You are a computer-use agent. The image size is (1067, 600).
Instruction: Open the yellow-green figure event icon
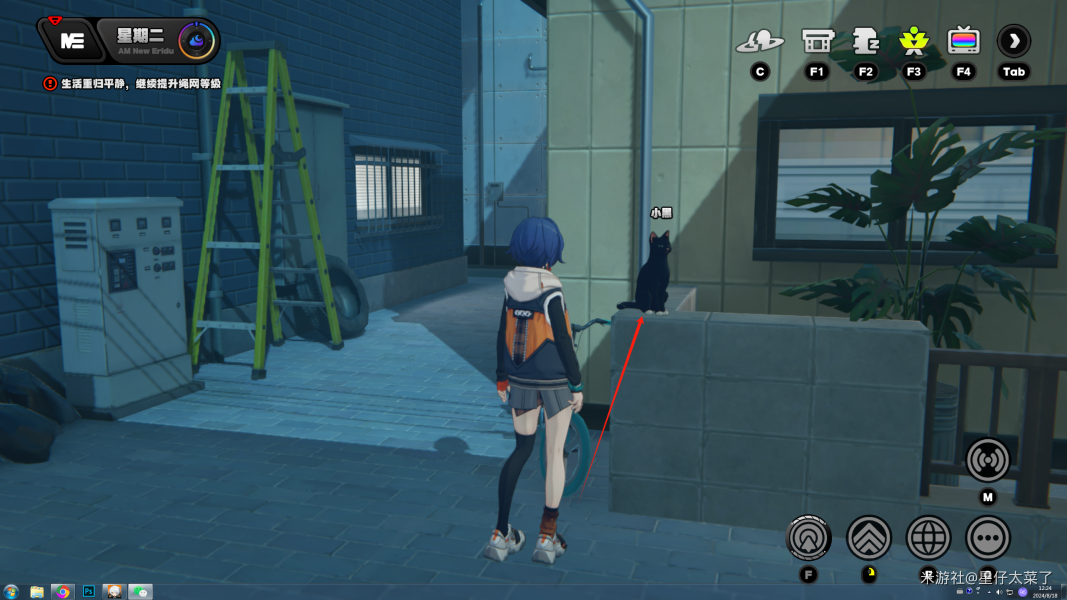[913, 41]
